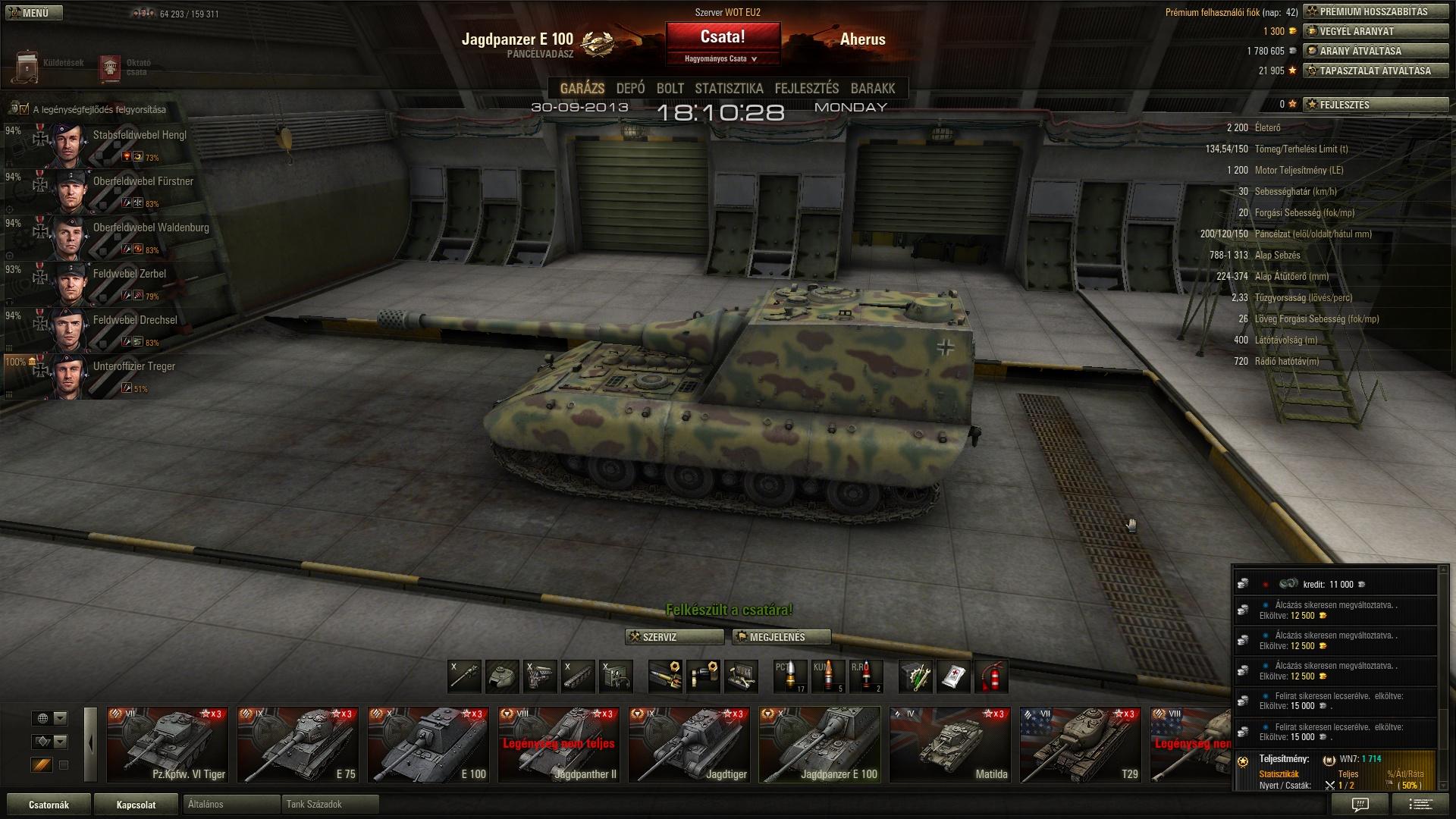Open the Csatornák channels button
The width and height of the screenshot is (1456, 819).
coord(49,805)
